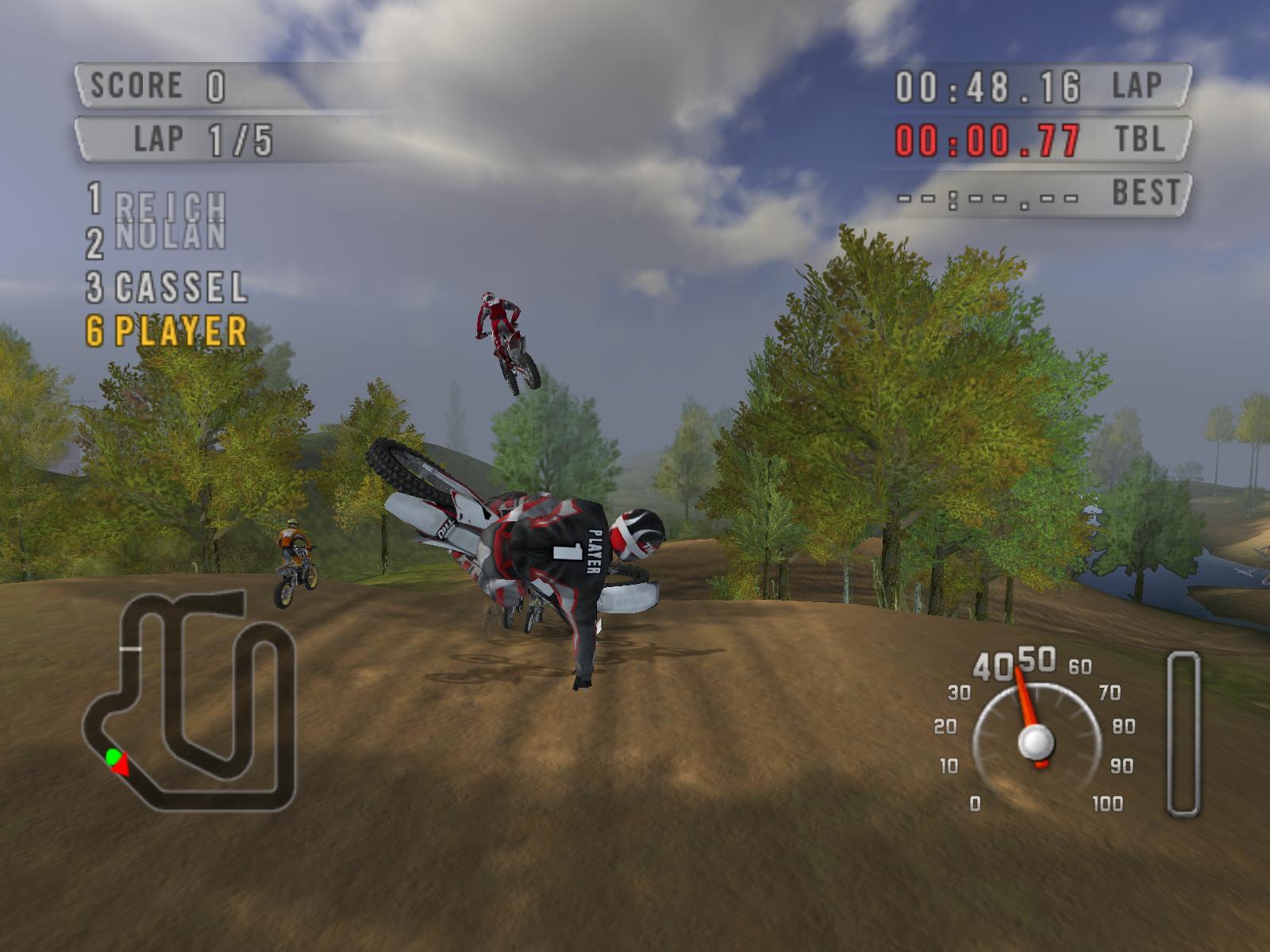Select the highlighted PLAYER standings row
This screenshot has width=1270, height=952.
coord(168,332)
